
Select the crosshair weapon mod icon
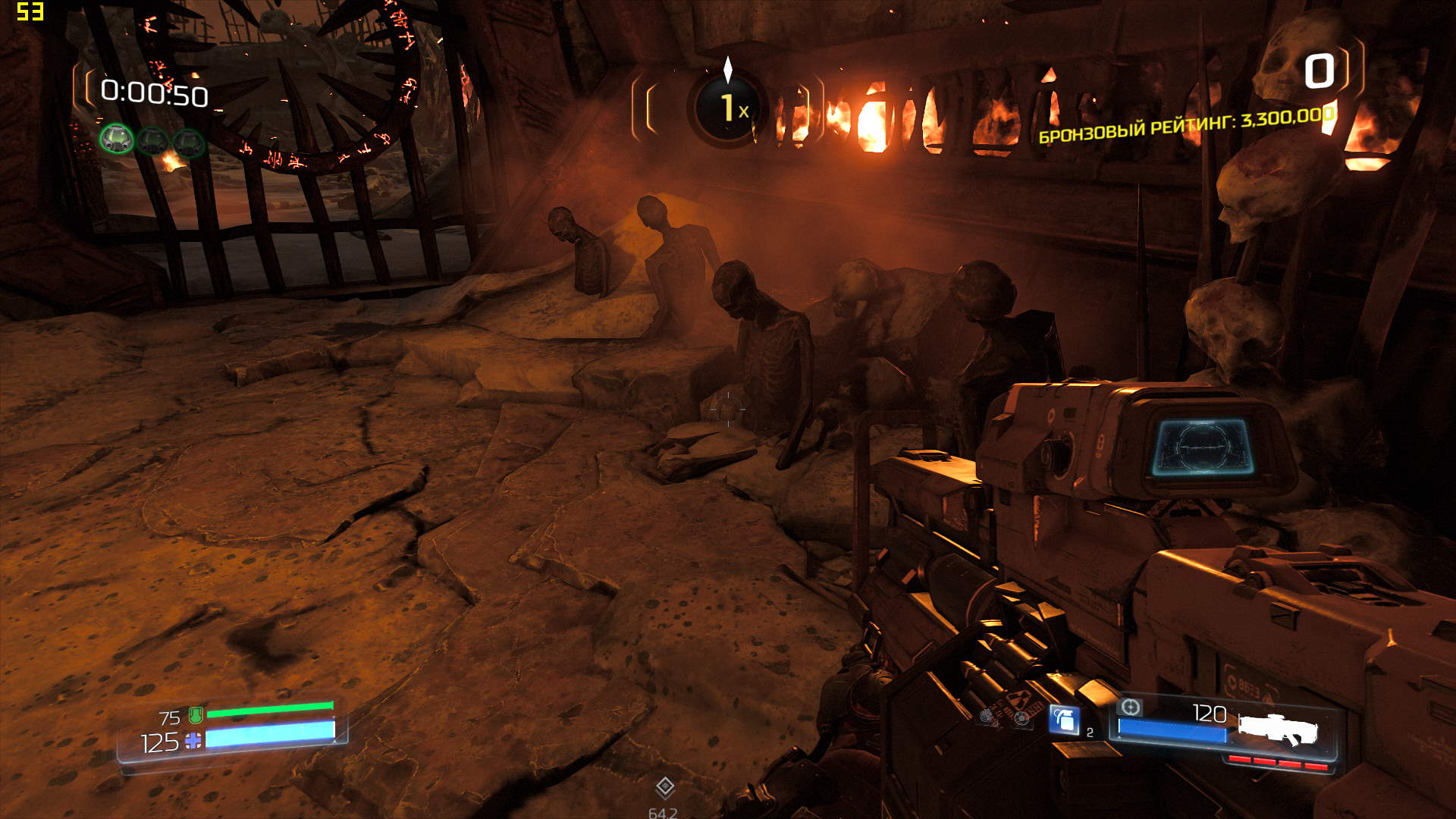1130,708
